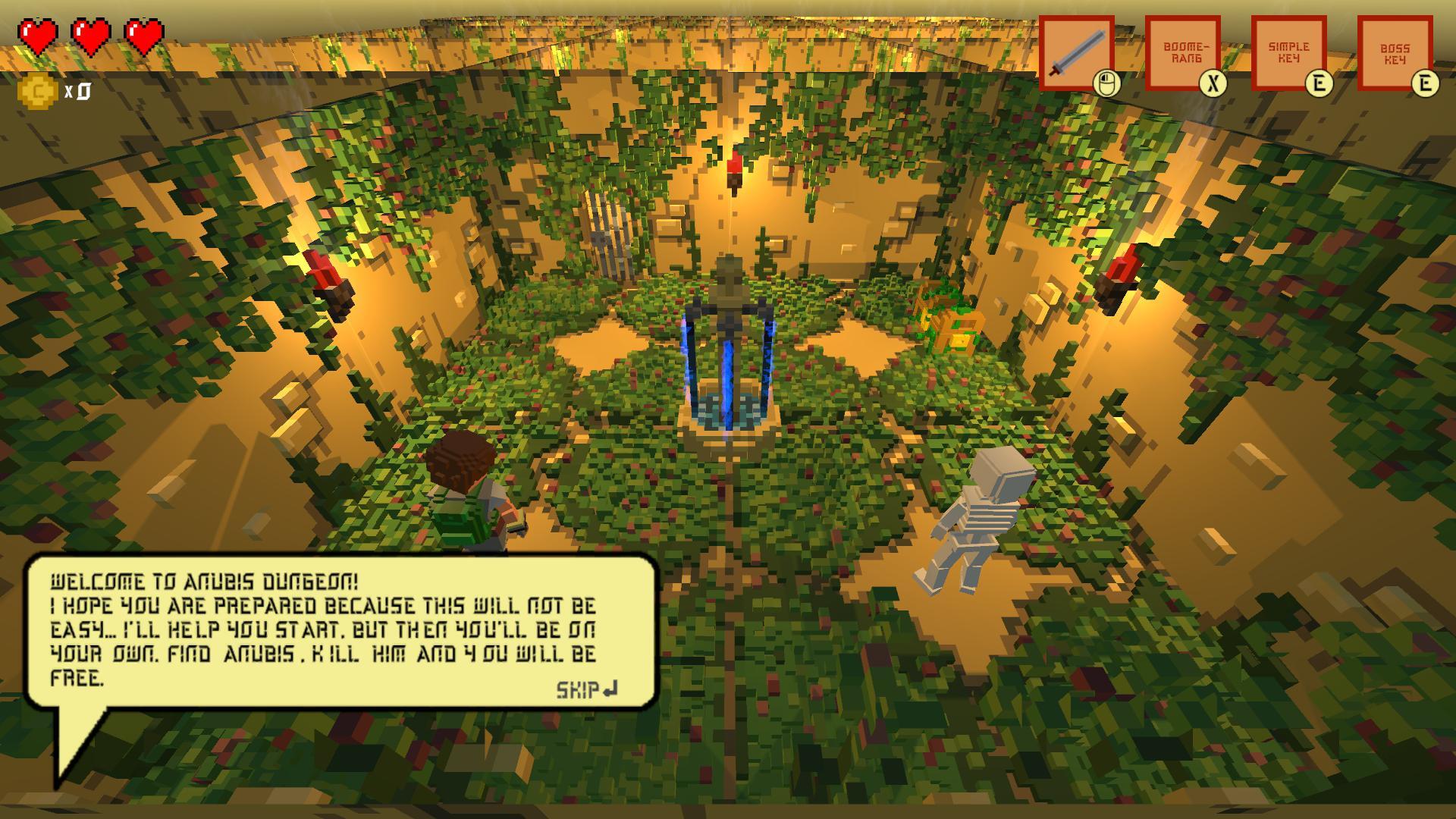Click the E keybind badge on Simple Key

pyautogui.click(x=1319, y=85)
